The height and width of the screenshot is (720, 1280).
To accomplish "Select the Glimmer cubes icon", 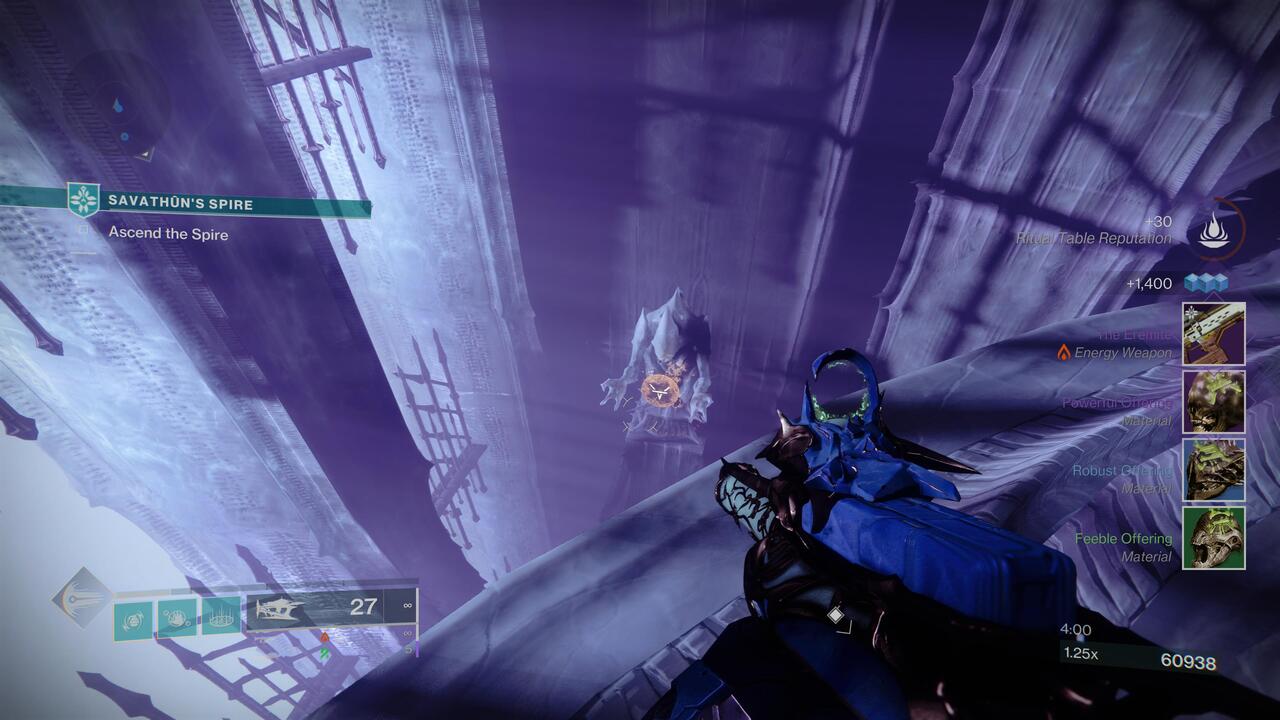I will [1205, 282].
